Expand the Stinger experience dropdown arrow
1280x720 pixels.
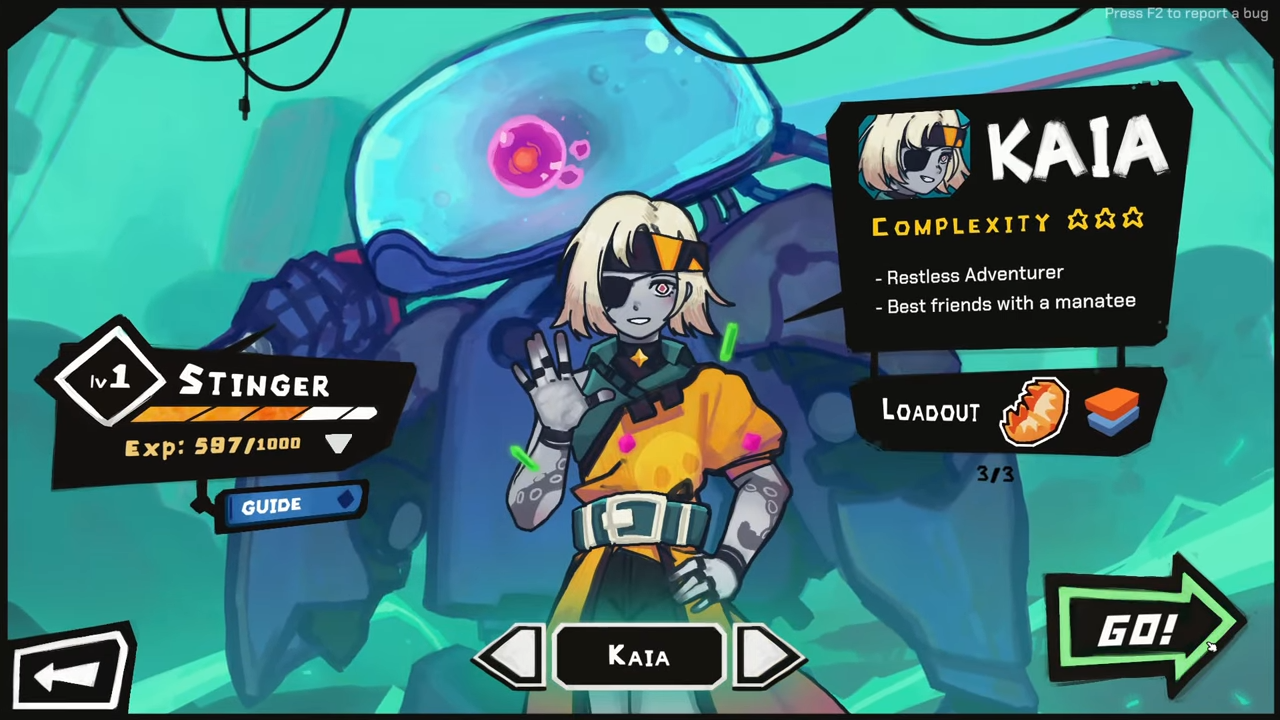[338, 444]
